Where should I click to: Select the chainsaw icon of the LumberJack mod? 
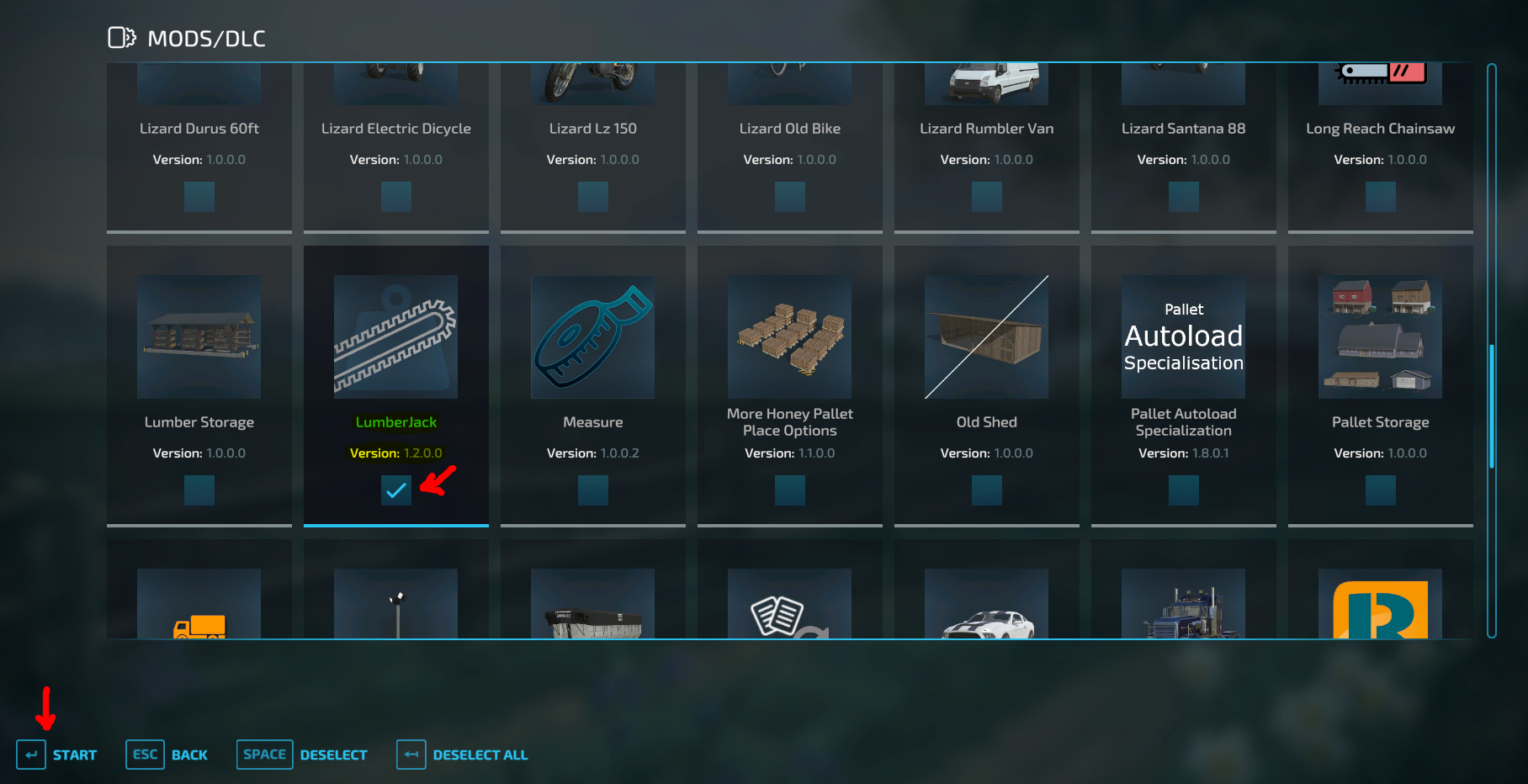click(395, 336)
